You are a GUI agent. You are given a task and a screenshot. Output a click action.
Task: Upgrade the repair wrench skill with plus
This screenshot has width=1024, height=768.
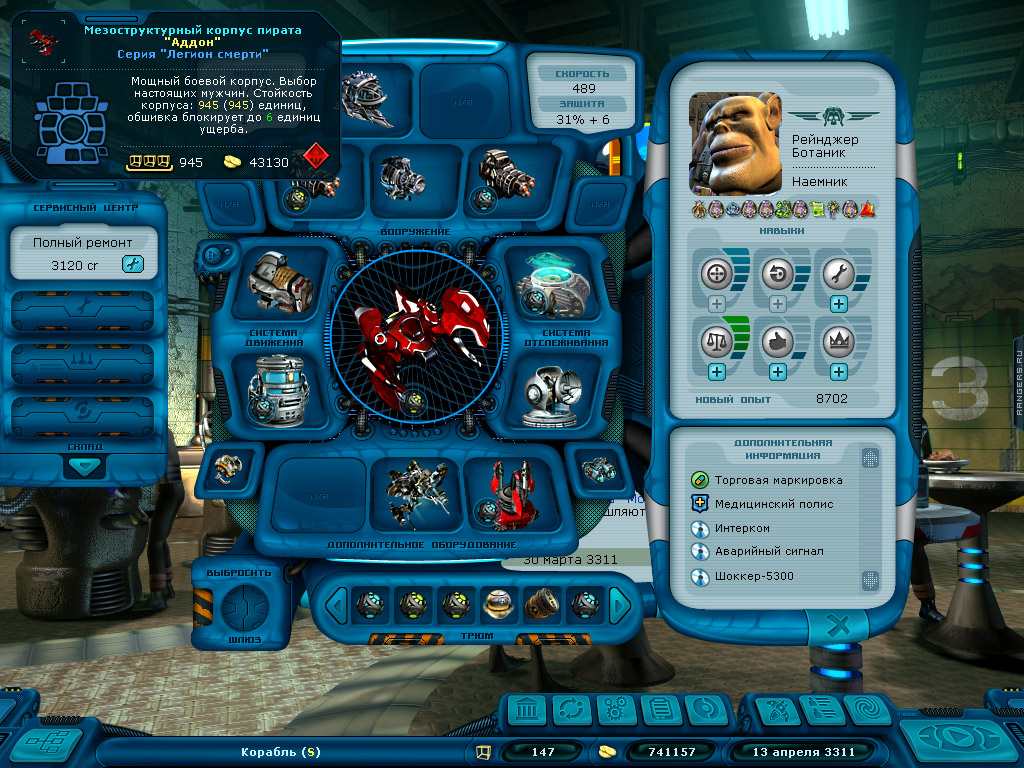pyautogui.click(x=838, y=304)
